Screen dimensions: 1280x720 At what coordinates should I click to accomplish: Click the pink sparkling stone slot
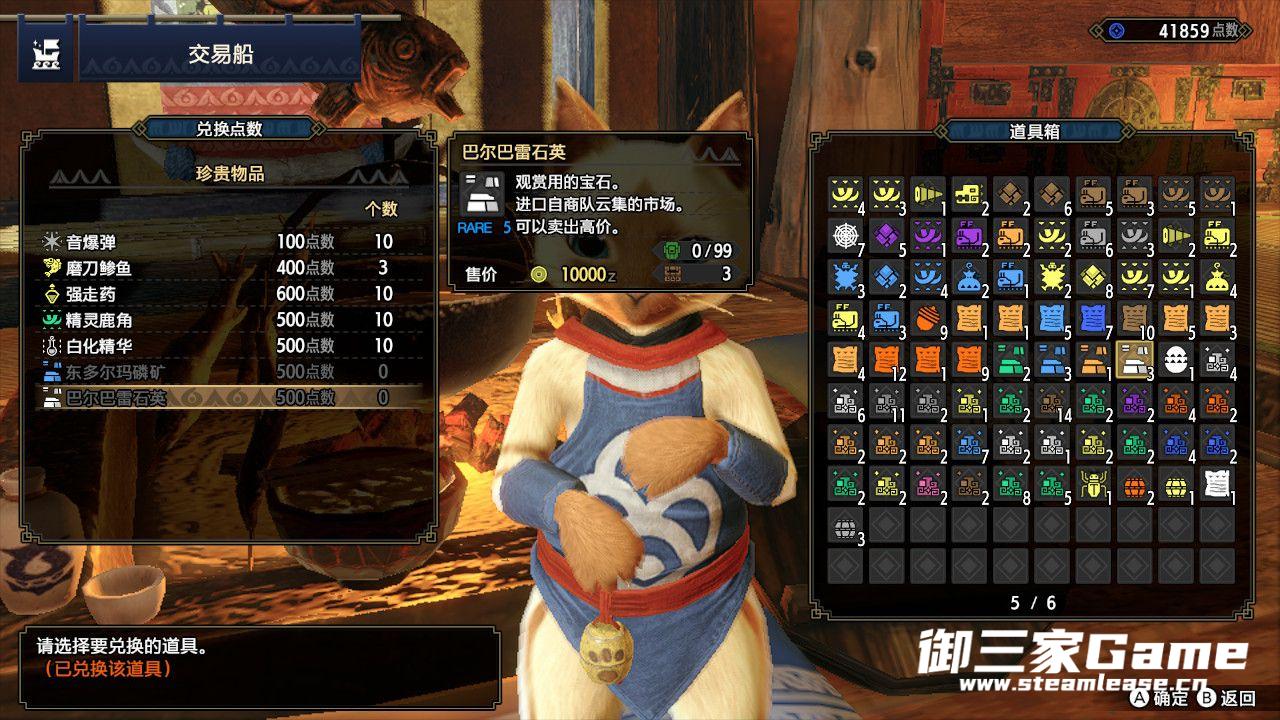(929, 484)
